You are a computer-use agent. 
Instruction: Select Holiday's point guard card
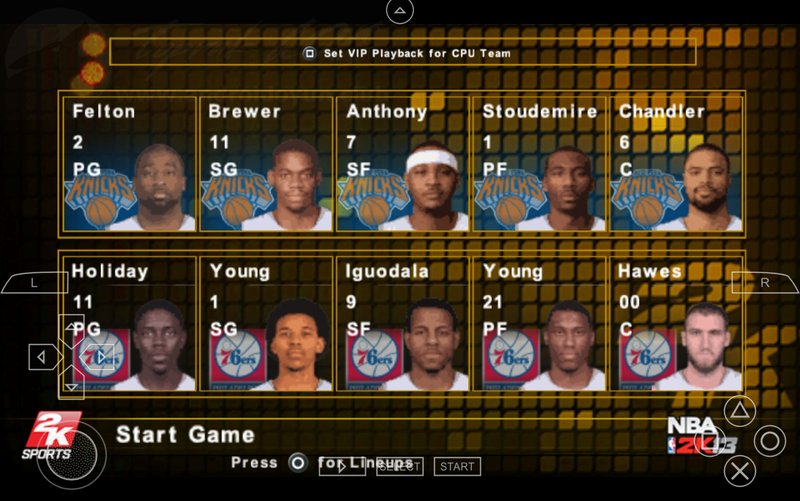(x=130, y=324)
